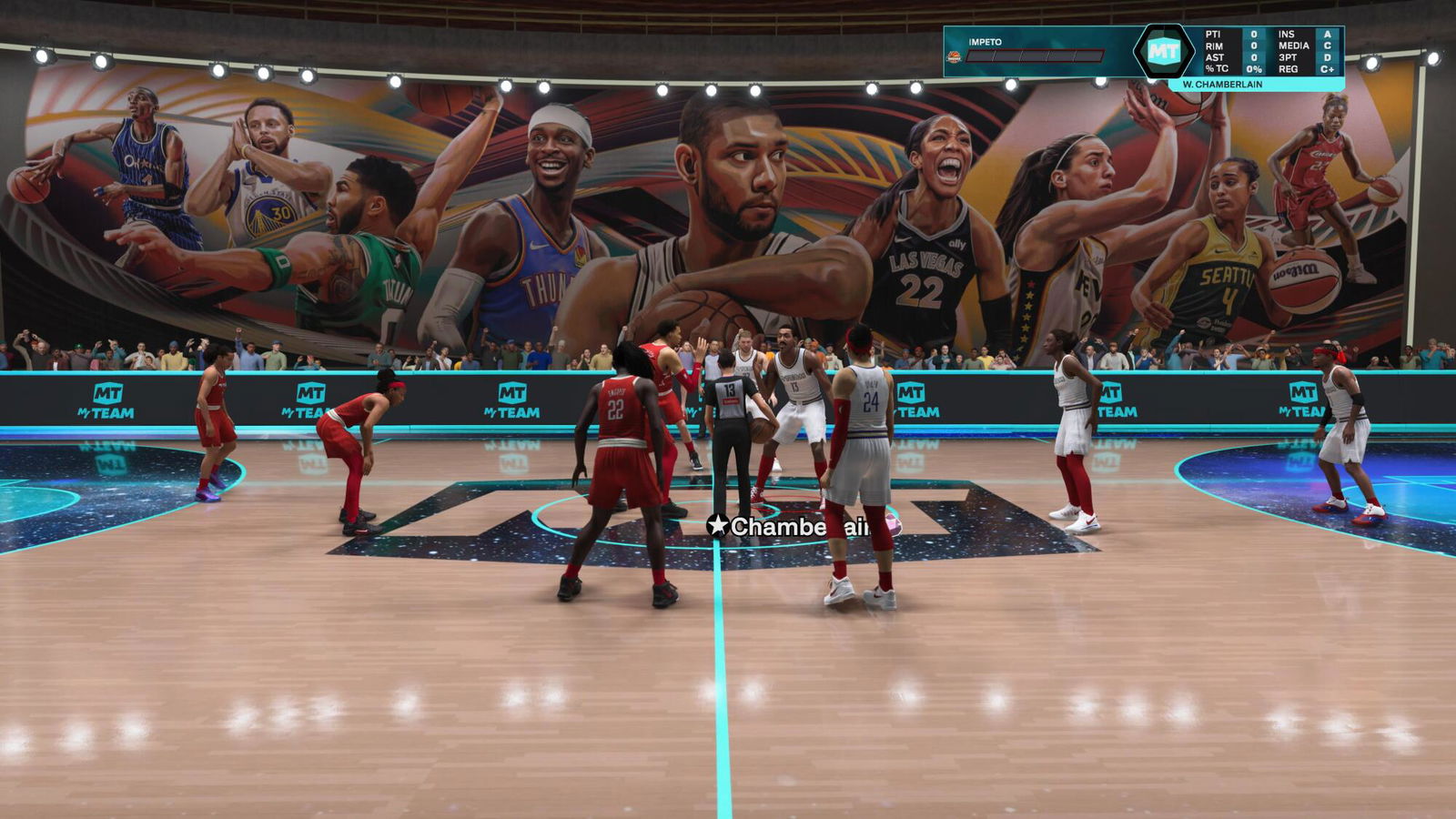The image size is (1456, 819).
Task: Select the W. Chamberlain name tag
Action: click(1222, 85)
